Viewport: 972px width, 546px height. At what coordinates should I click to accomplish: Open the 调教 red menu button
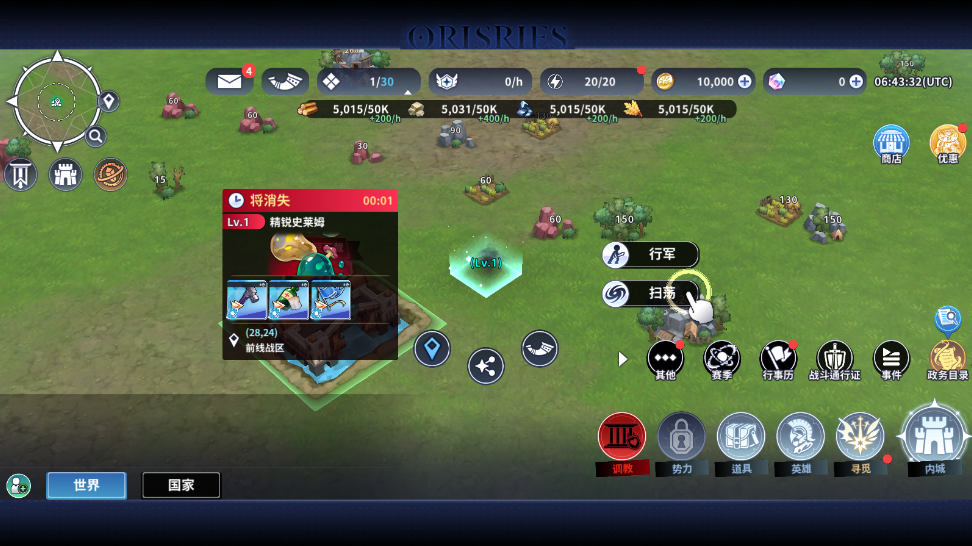[622, 437]
